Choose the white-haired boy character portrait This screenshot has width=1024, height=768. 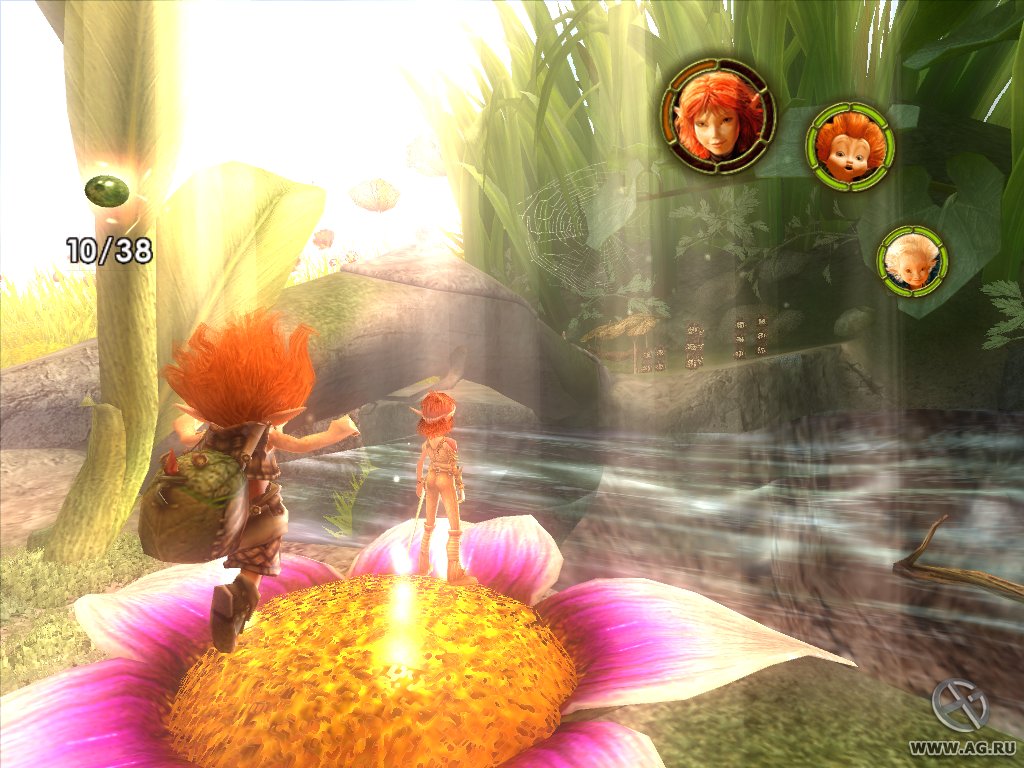pos(911,260)
